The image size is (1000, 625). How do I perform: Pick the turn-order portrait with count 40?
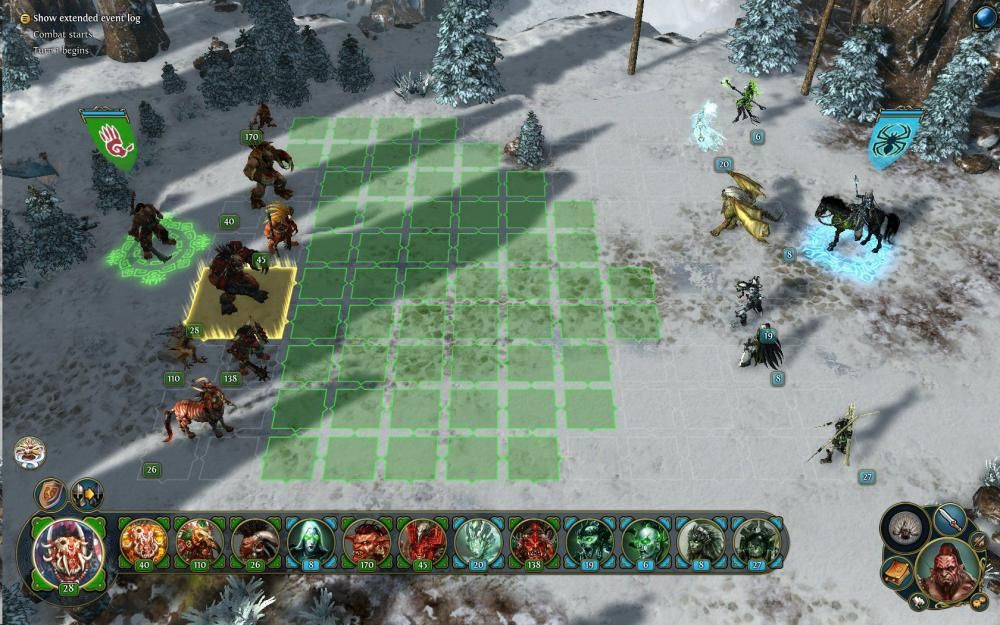point(144,541)
